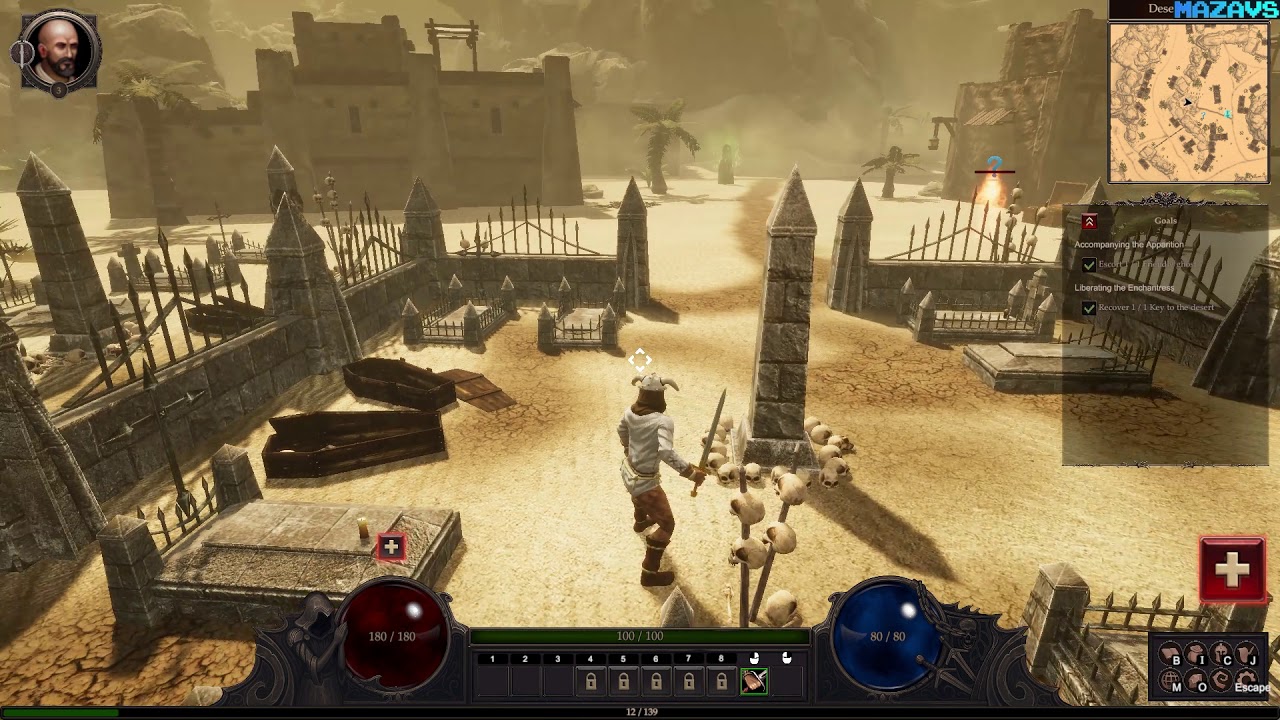Screen dimensions: 1280x720
Task: Select the Liberating the Enchantress quest
Action: (1124, 288)
